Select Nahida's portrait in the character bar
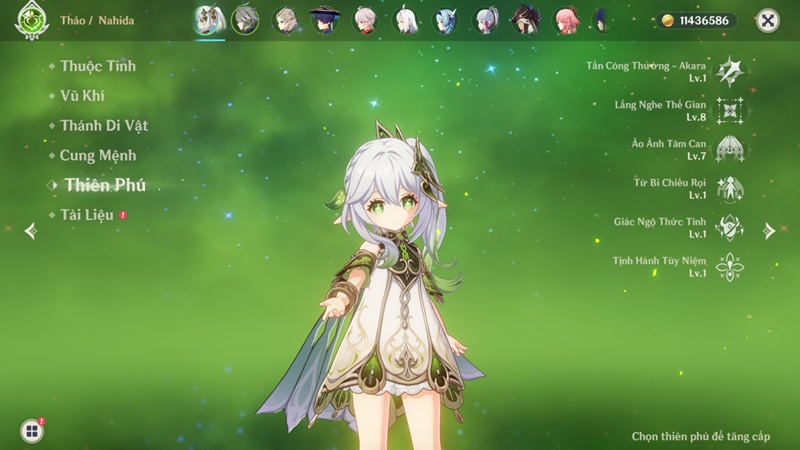The height and width of the screenshot is (450, 800). [x=209, y=20]
